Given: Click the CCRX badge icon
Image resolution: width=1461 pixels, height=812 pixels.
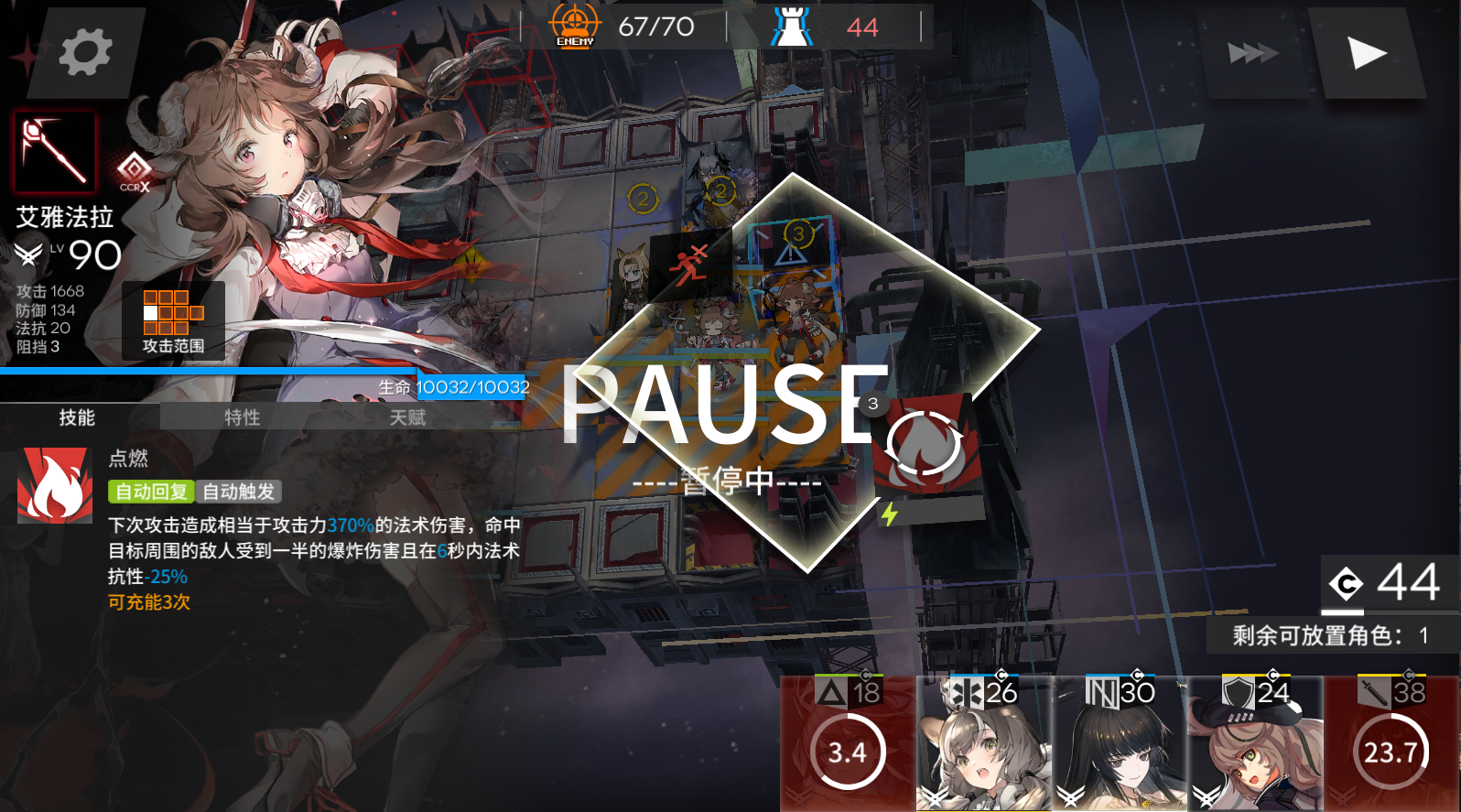Looking at the screenshot, I should coord(134,171).
